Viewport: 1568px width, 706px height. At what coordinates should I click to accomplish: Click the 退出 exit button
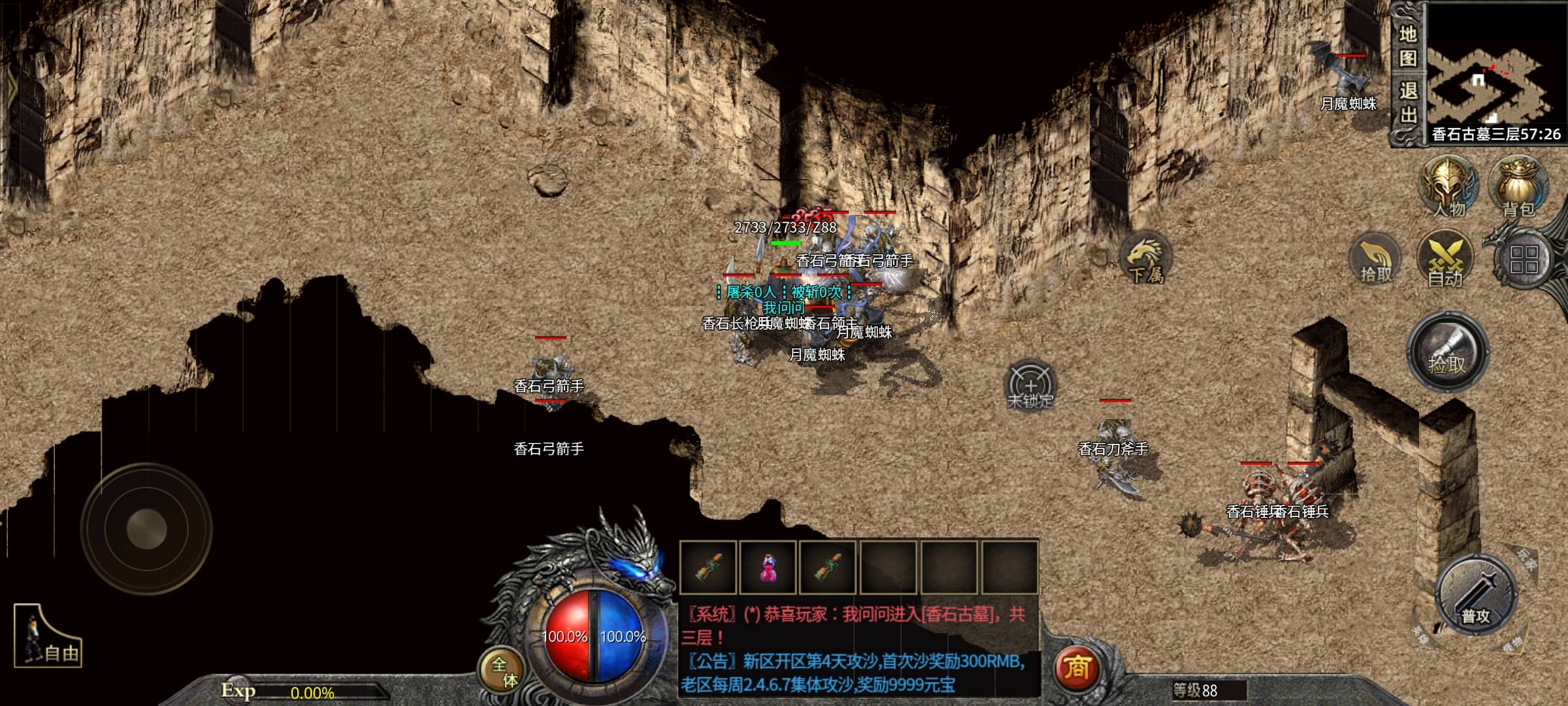pyautogui.click(x=1408, y=102)
